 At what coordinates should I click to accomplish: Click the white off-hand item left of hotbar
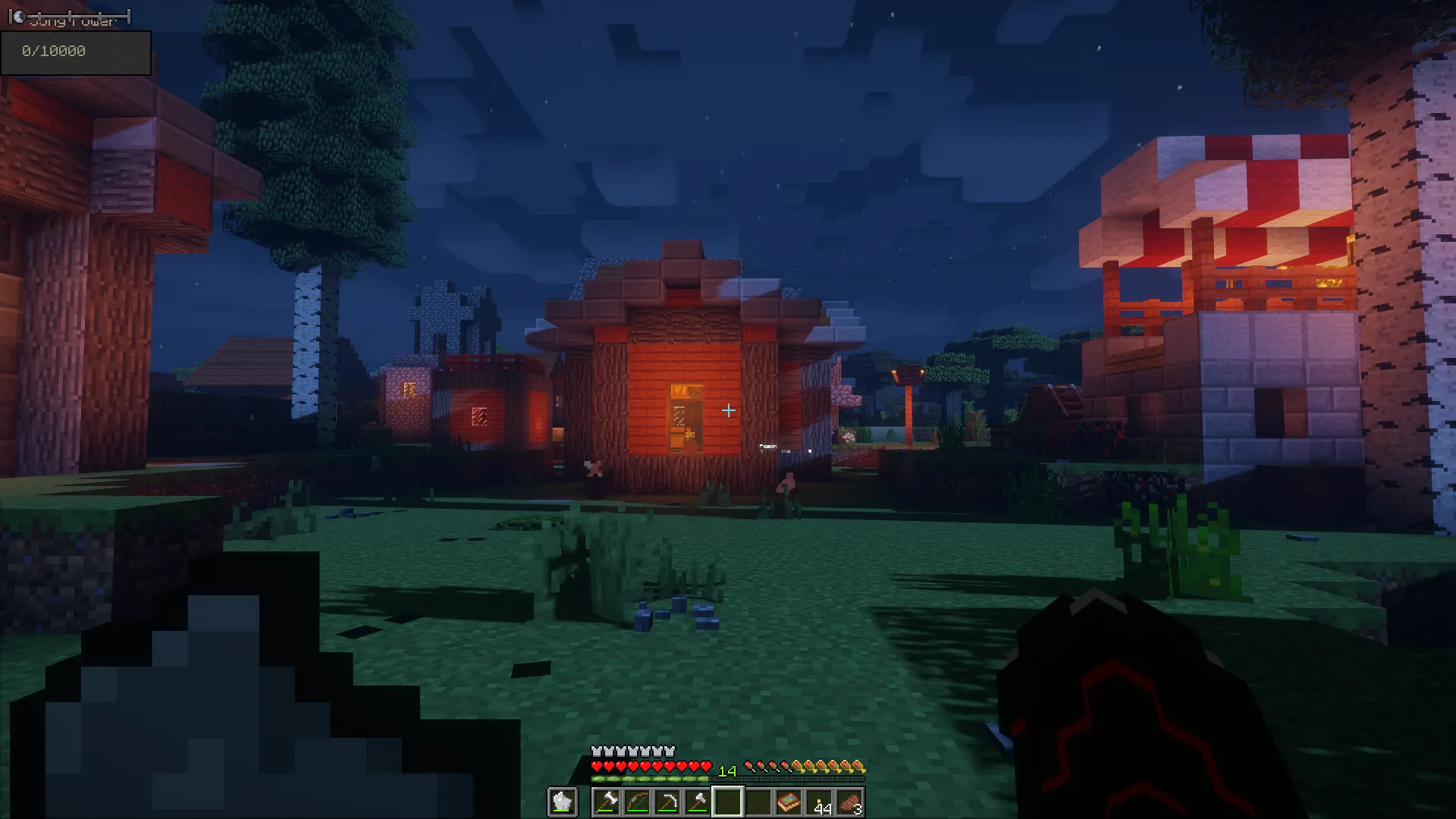coord(562,801)
